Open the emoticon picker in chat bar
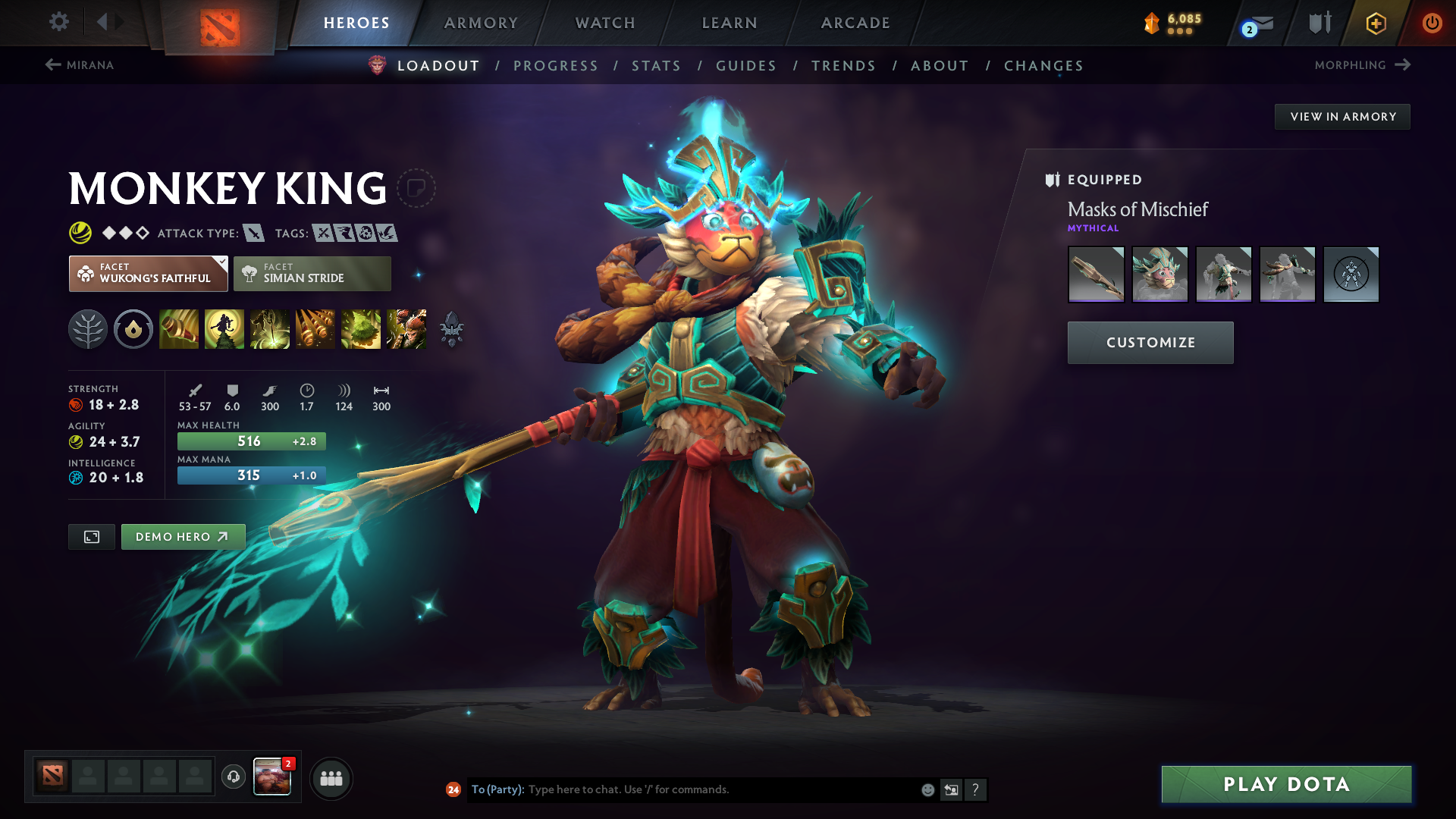 point(927,789)
